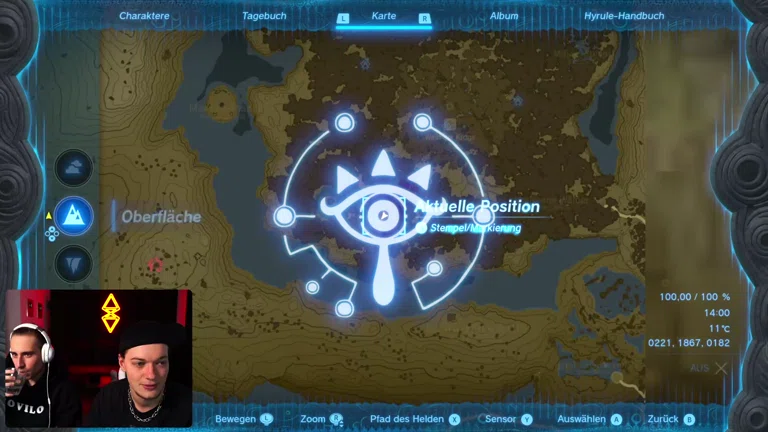Switch map to the depths layer icon
Screen dimensions: 768x432
[x=74, y=264]
